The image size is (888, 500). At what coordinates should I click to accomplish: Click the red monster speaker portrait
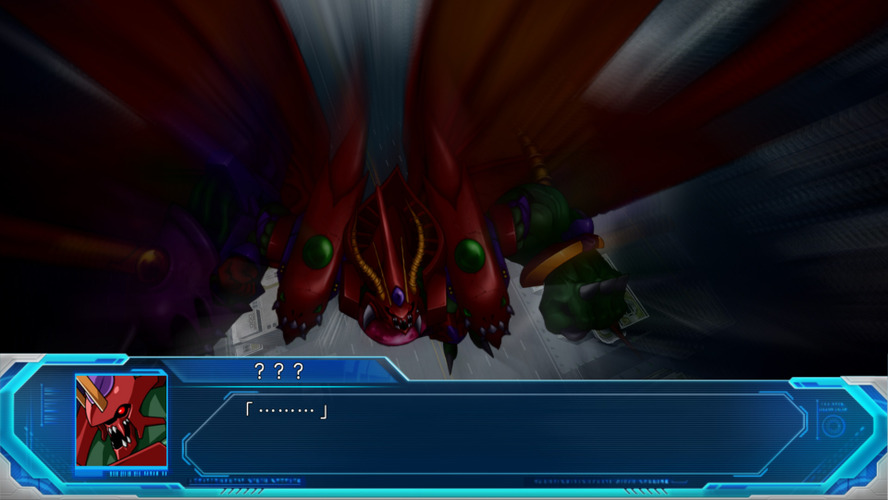[121, 421]
